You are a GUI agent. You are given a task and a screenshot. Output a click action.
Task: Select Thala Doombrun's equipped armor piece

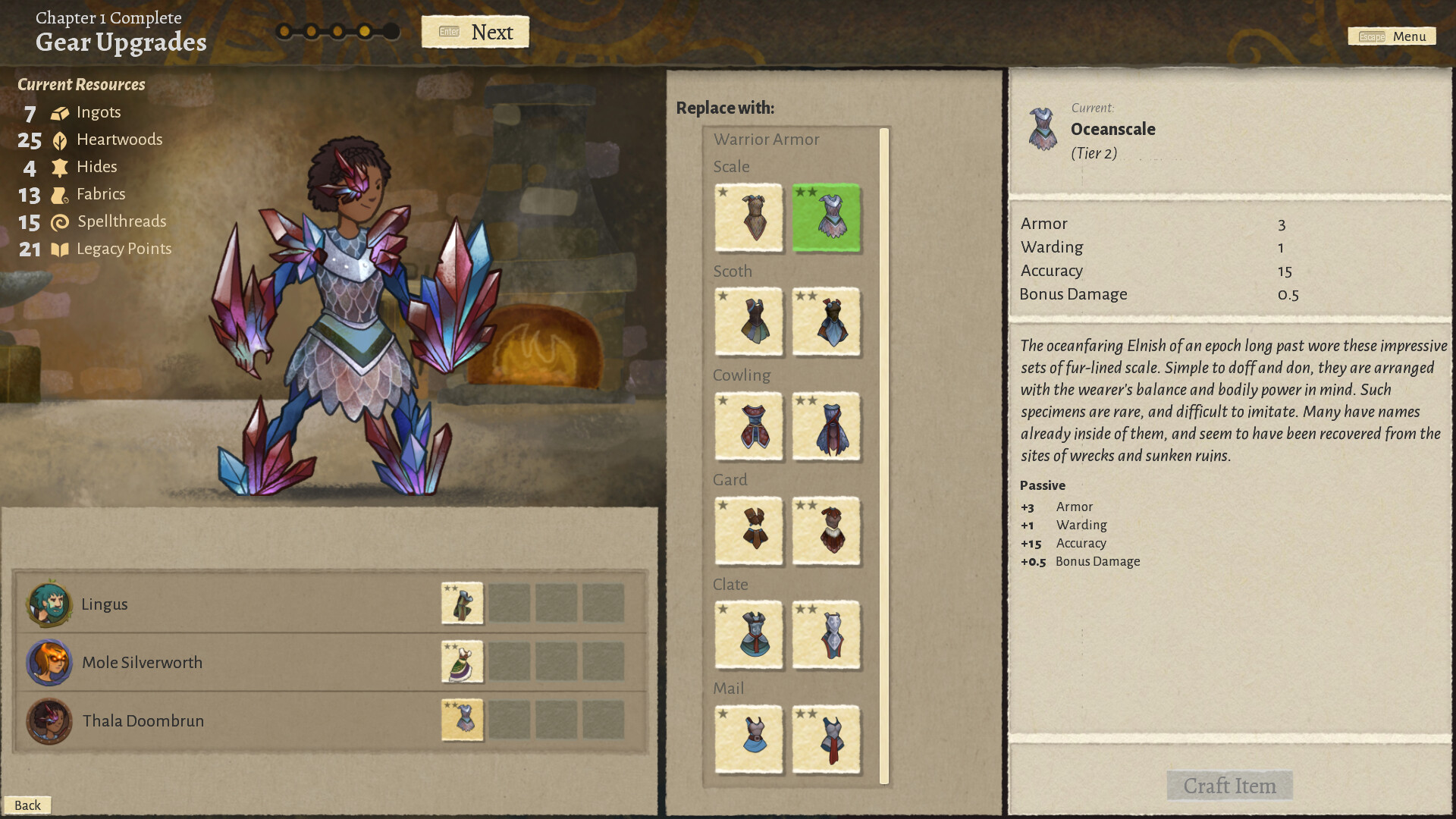[462, 720]
